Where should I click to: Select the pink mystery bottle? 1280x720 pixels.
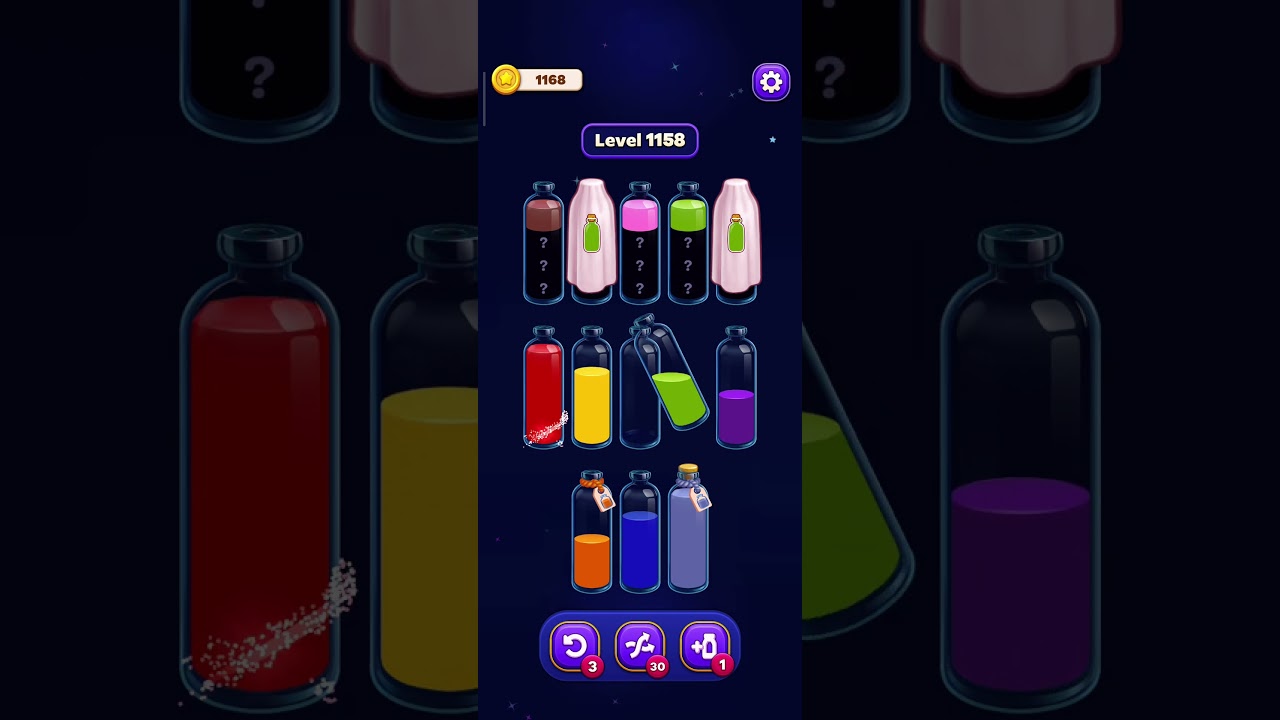[639, 245]
